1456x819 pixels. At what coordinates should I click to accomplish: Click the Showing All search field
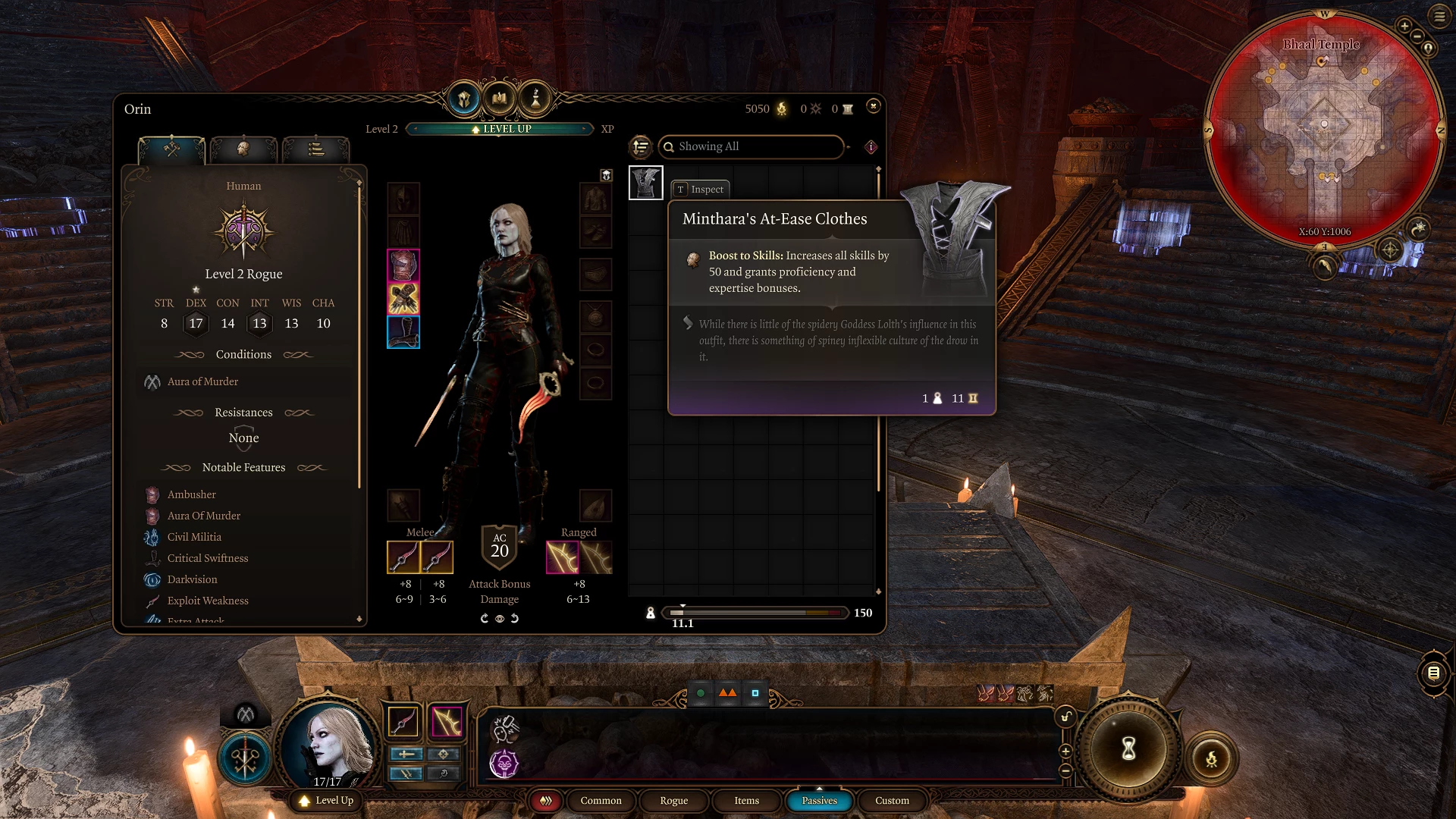[x=751, y=146]
